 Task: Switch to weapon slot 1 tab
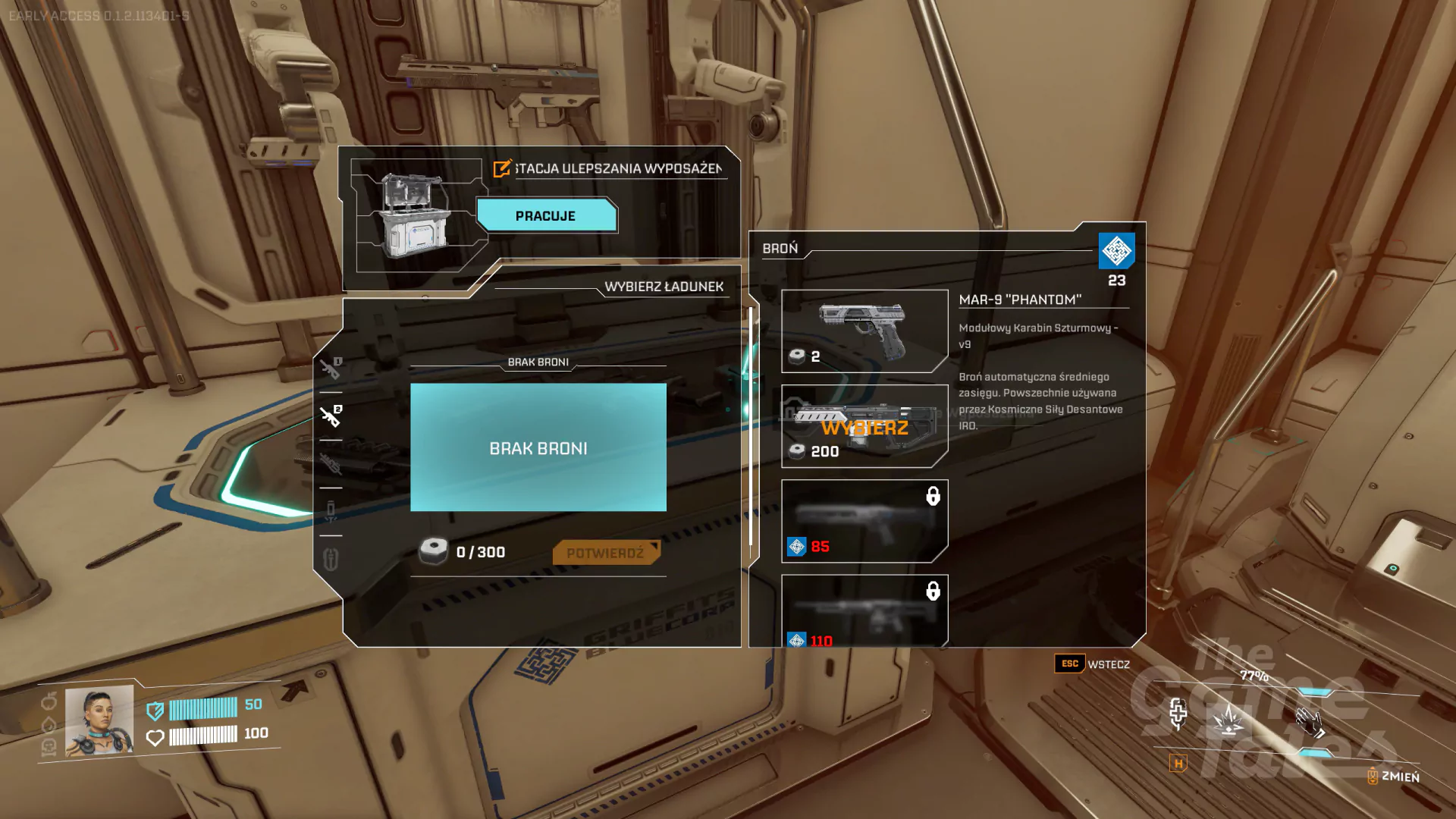pos(331,369)
